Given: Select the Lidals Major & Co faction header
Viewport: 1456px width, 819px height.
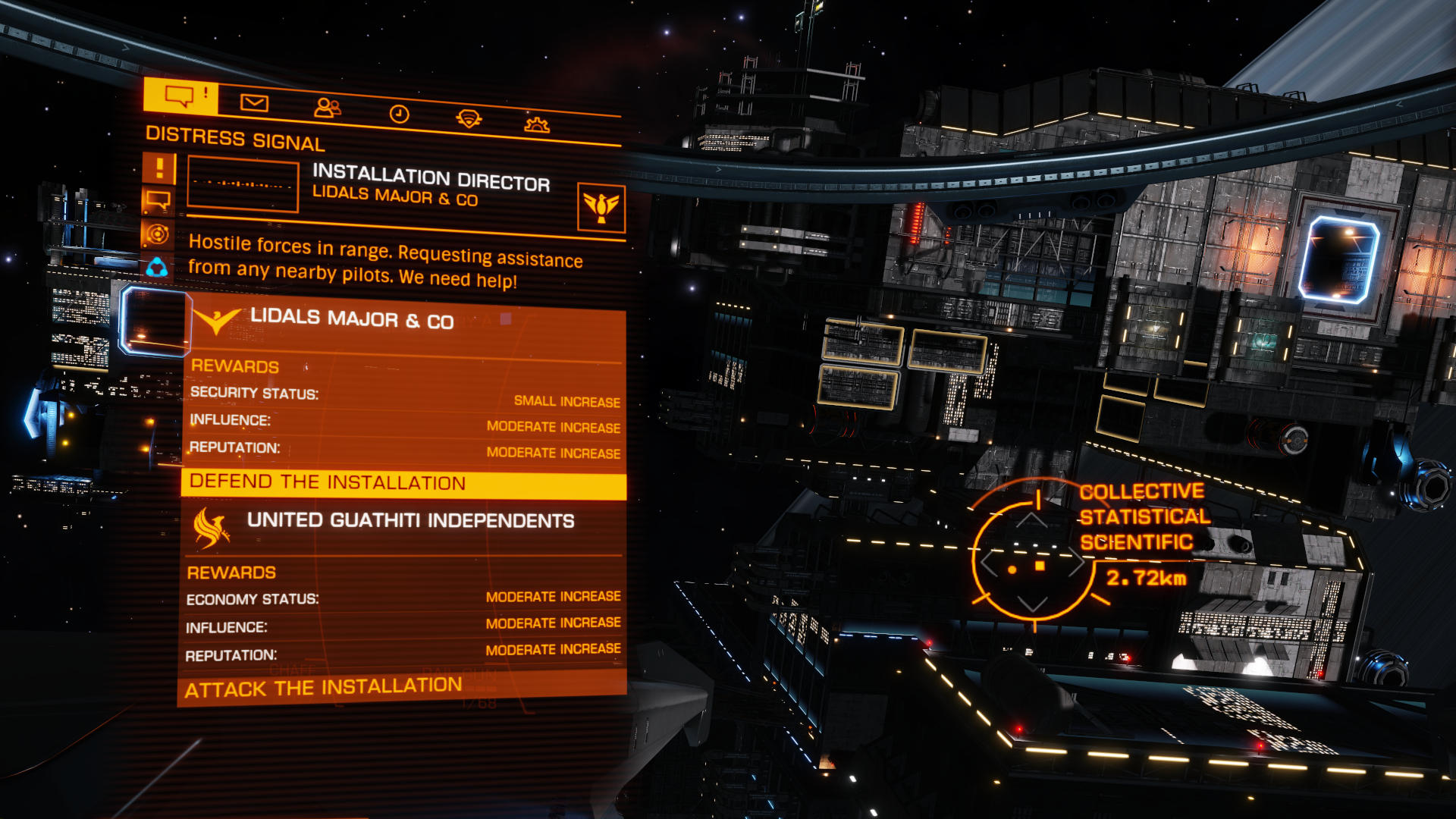Looking at the screenshot, I should coord(352,319).
